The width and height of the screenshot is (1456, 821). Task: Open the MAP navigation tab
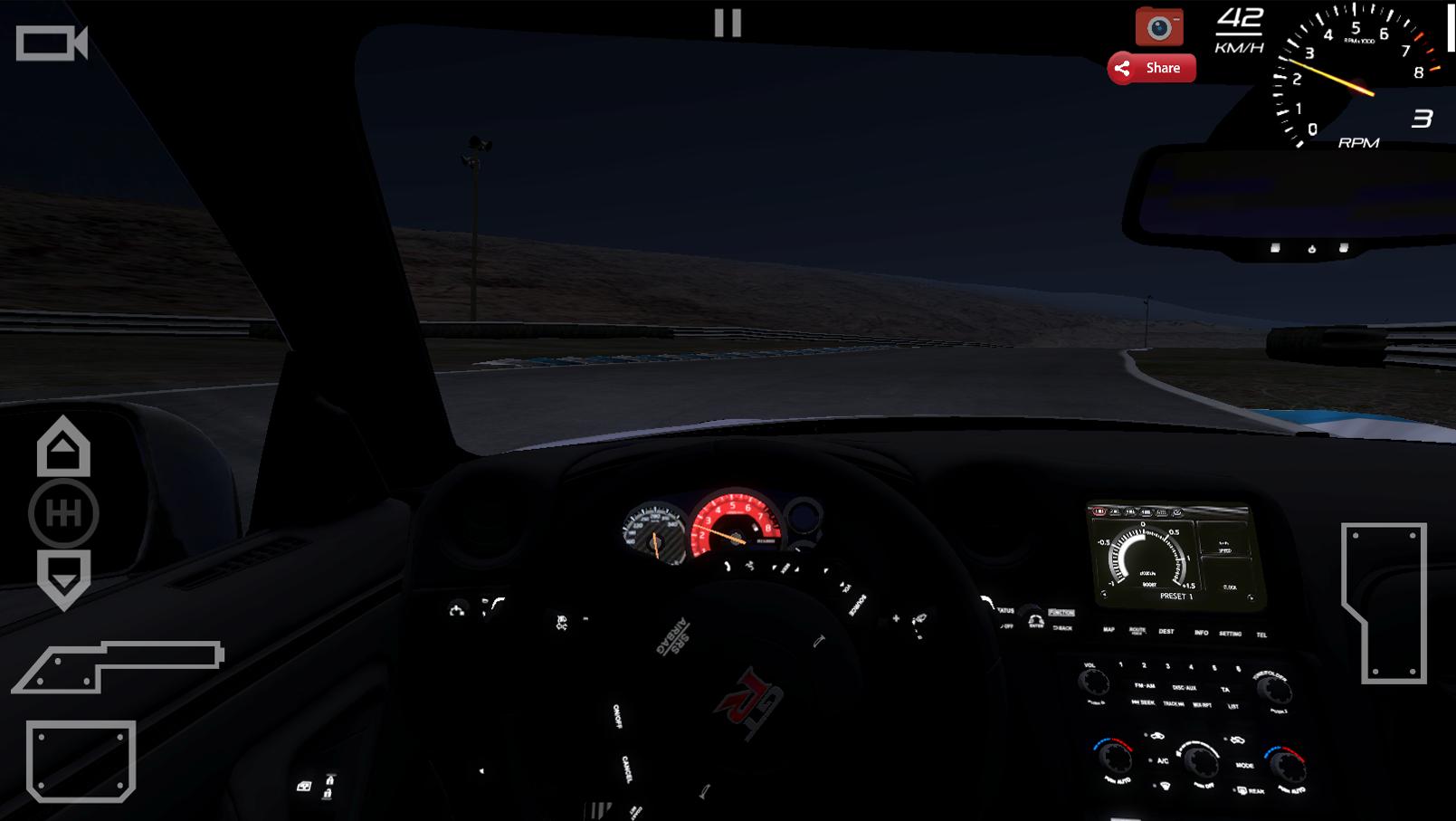(x=1110, y=631)
